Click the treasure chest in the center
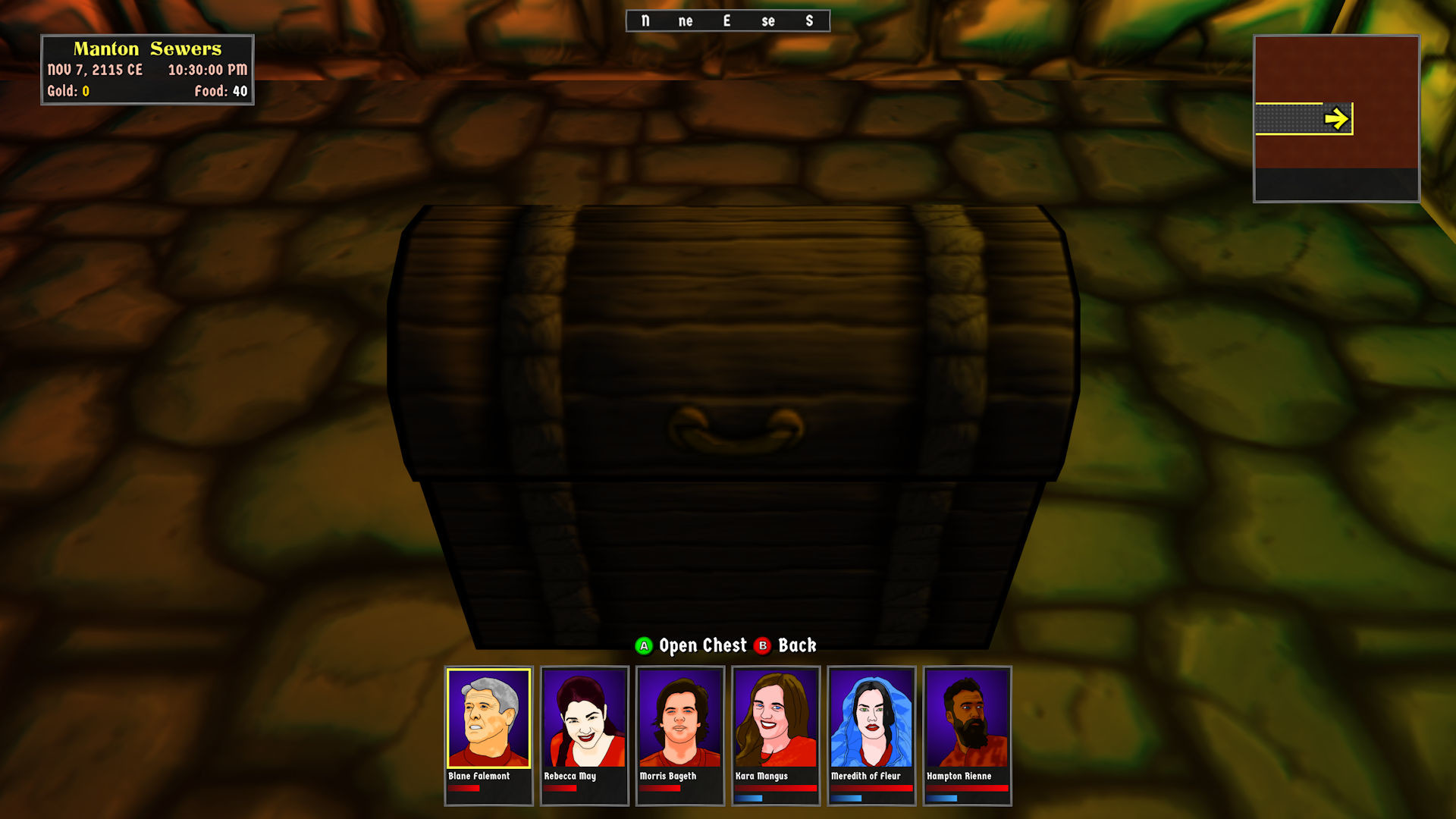 coord(732,425)
